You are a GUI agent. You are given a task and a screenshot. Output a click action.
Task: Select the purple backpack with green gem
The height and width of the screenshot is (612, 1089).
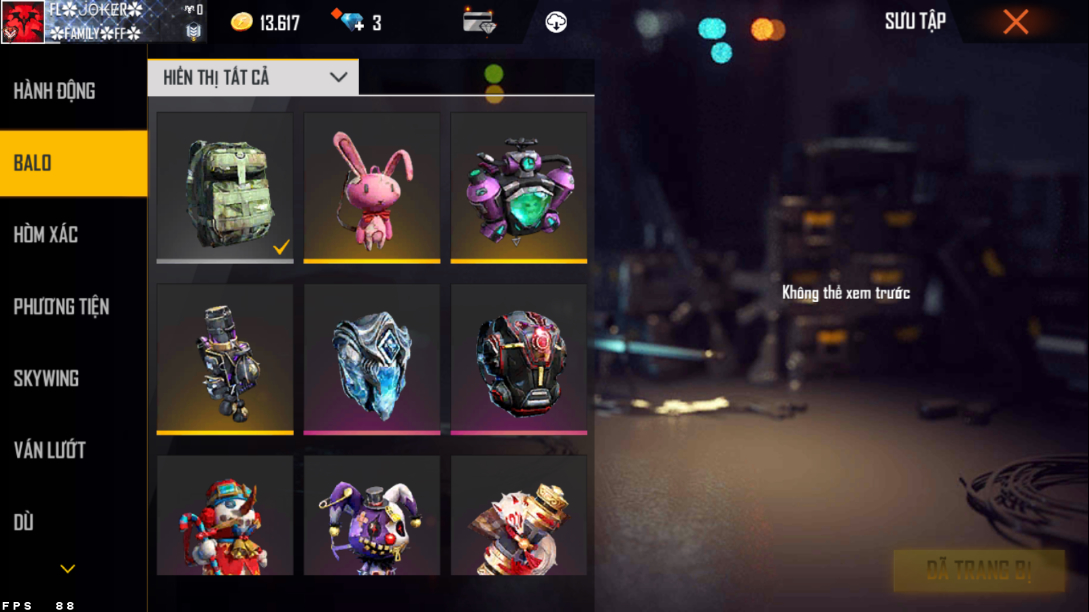point(518,187)
